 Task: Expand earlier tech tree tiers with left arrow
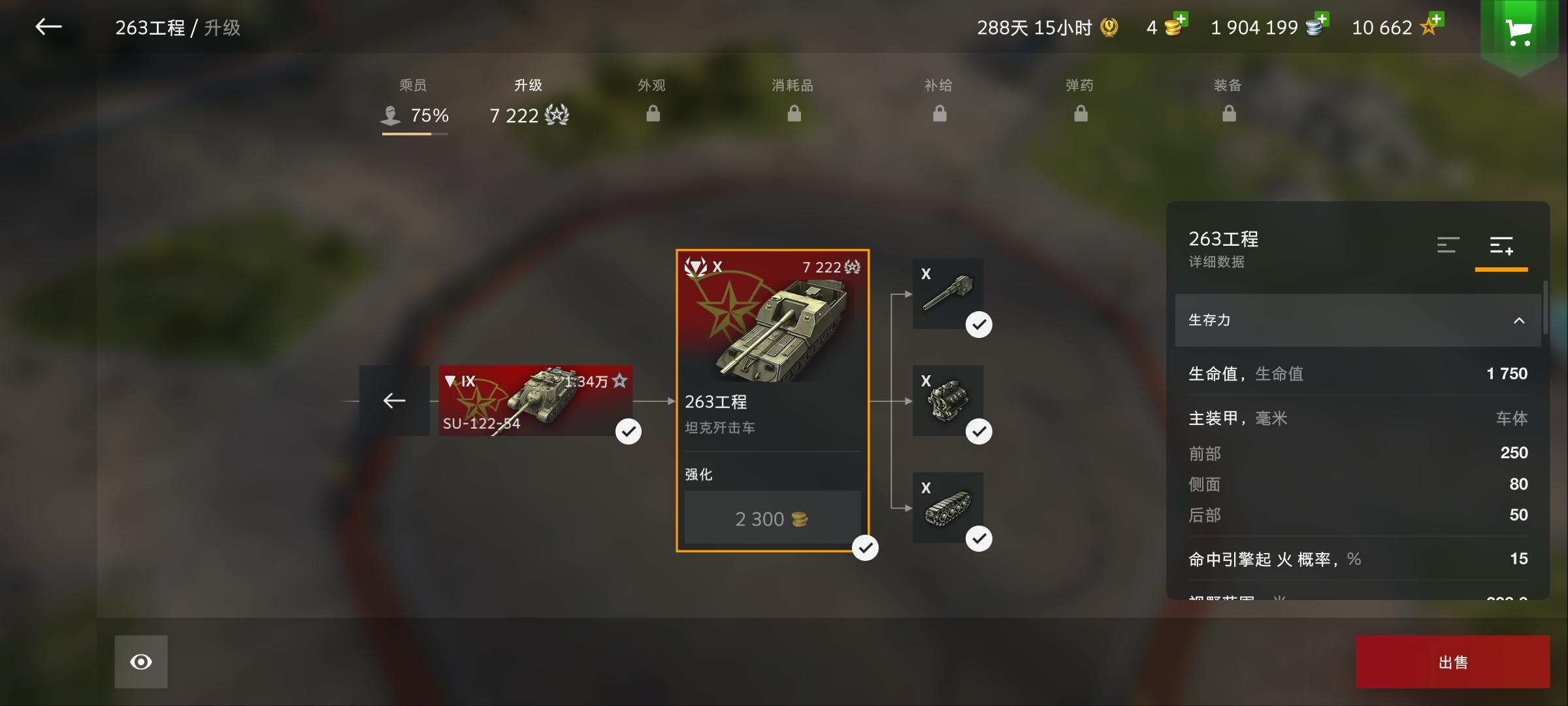[x=393, y=401]
